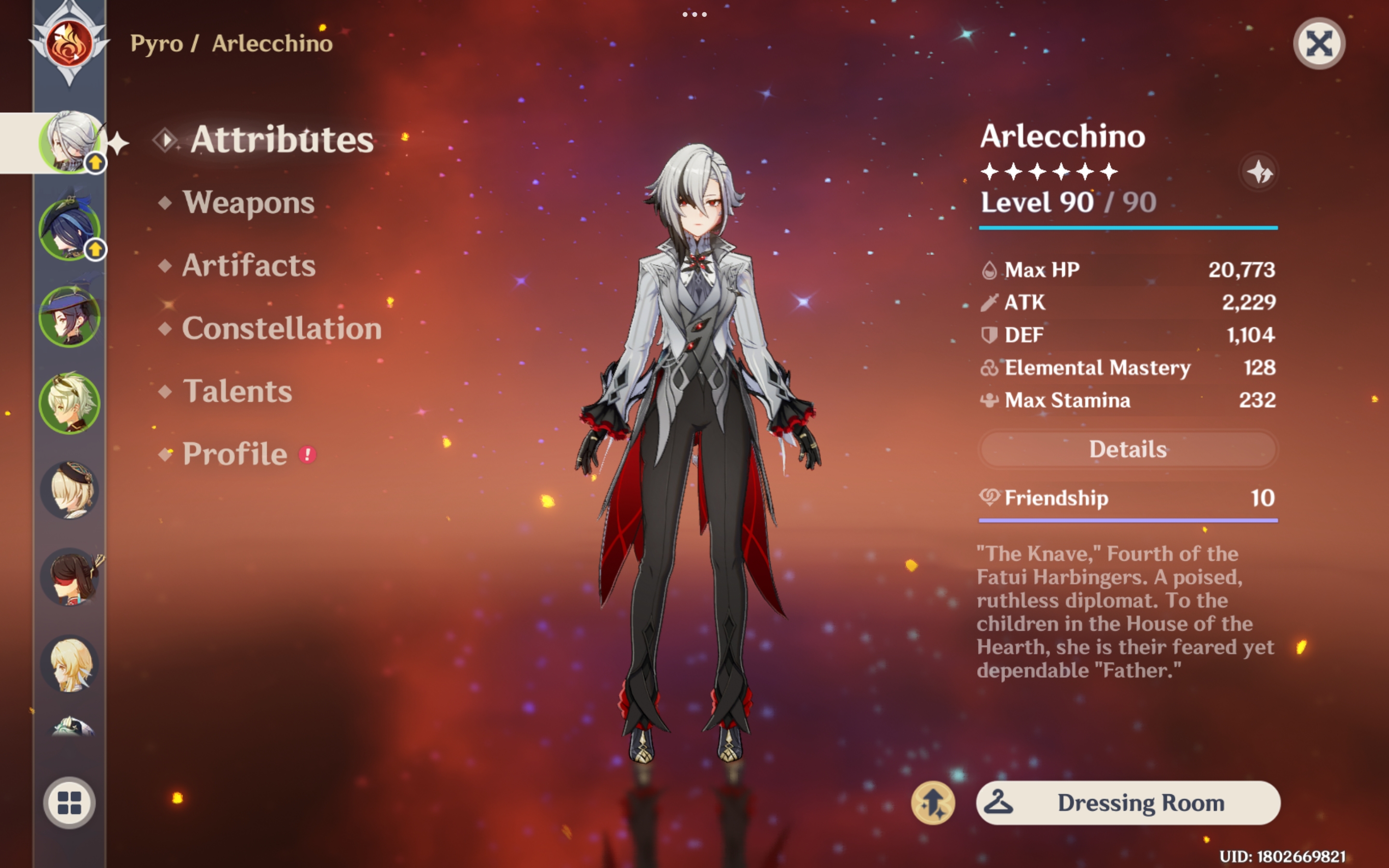Select the green-haired character portrait
Viewport: 1389px width, 868px height.
point(70,405)
